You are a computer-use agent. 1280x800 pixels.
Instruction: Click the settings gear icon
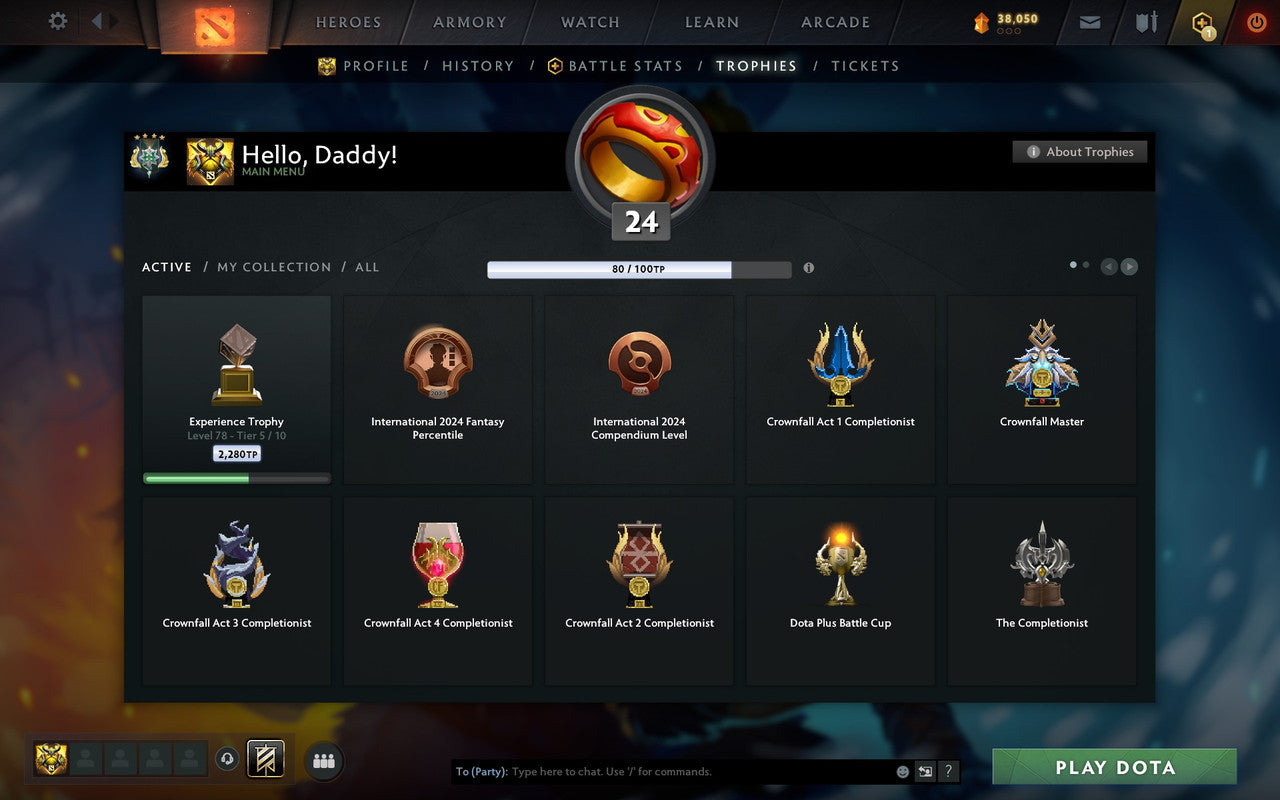(57, 21)
